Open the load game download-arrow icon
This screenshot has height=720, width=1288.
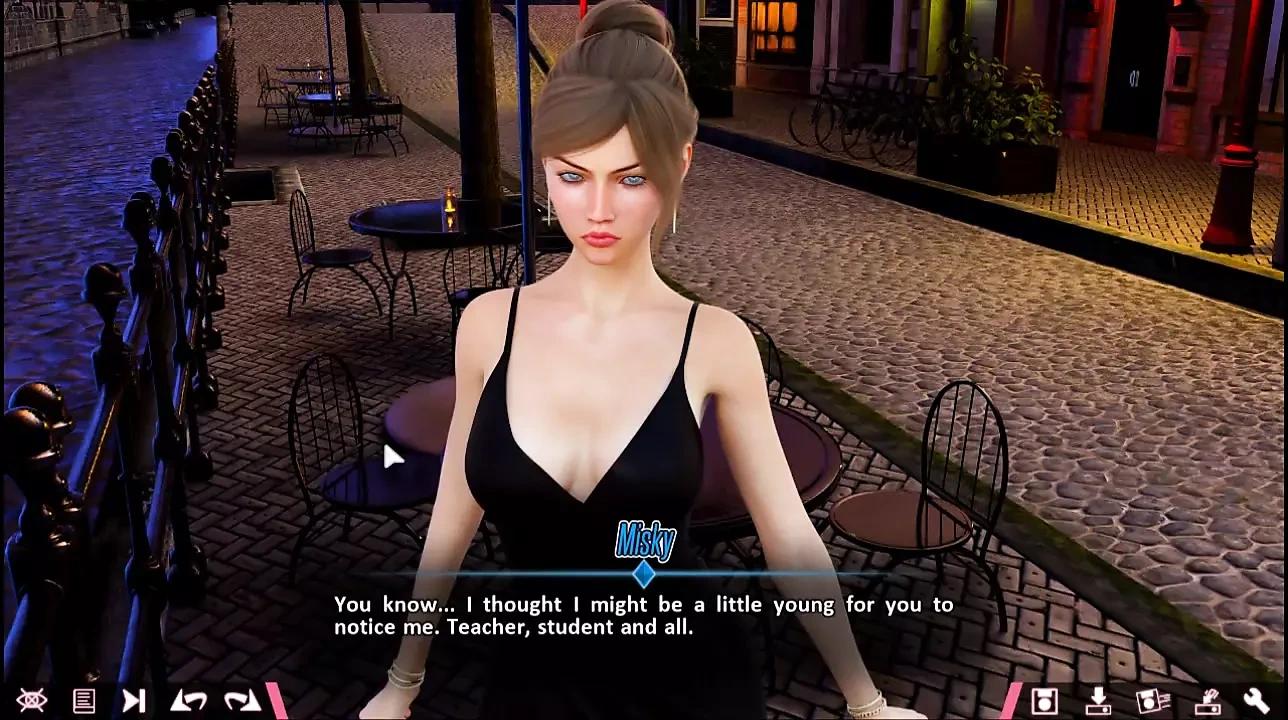pos(1098,701)
